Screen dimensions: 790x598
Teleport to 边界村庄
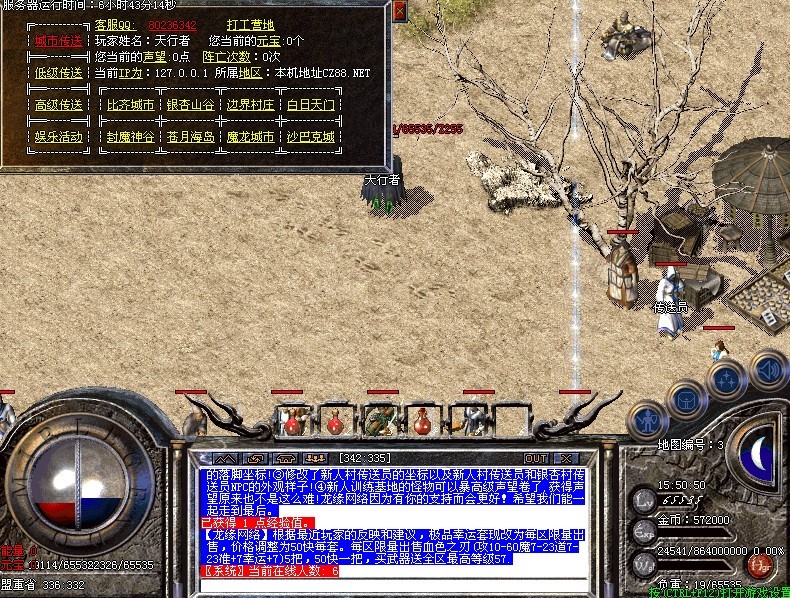pyautogui.click(x=250, y=105)
